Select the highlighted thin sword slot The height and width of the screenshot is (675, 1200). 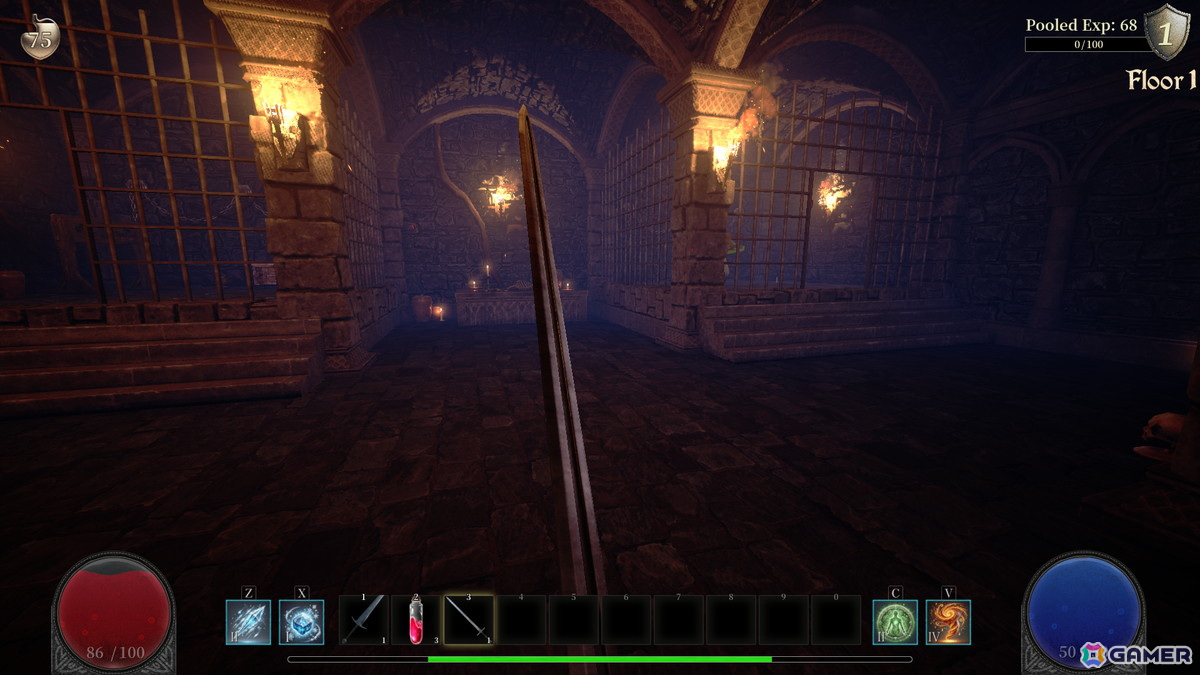468,620
